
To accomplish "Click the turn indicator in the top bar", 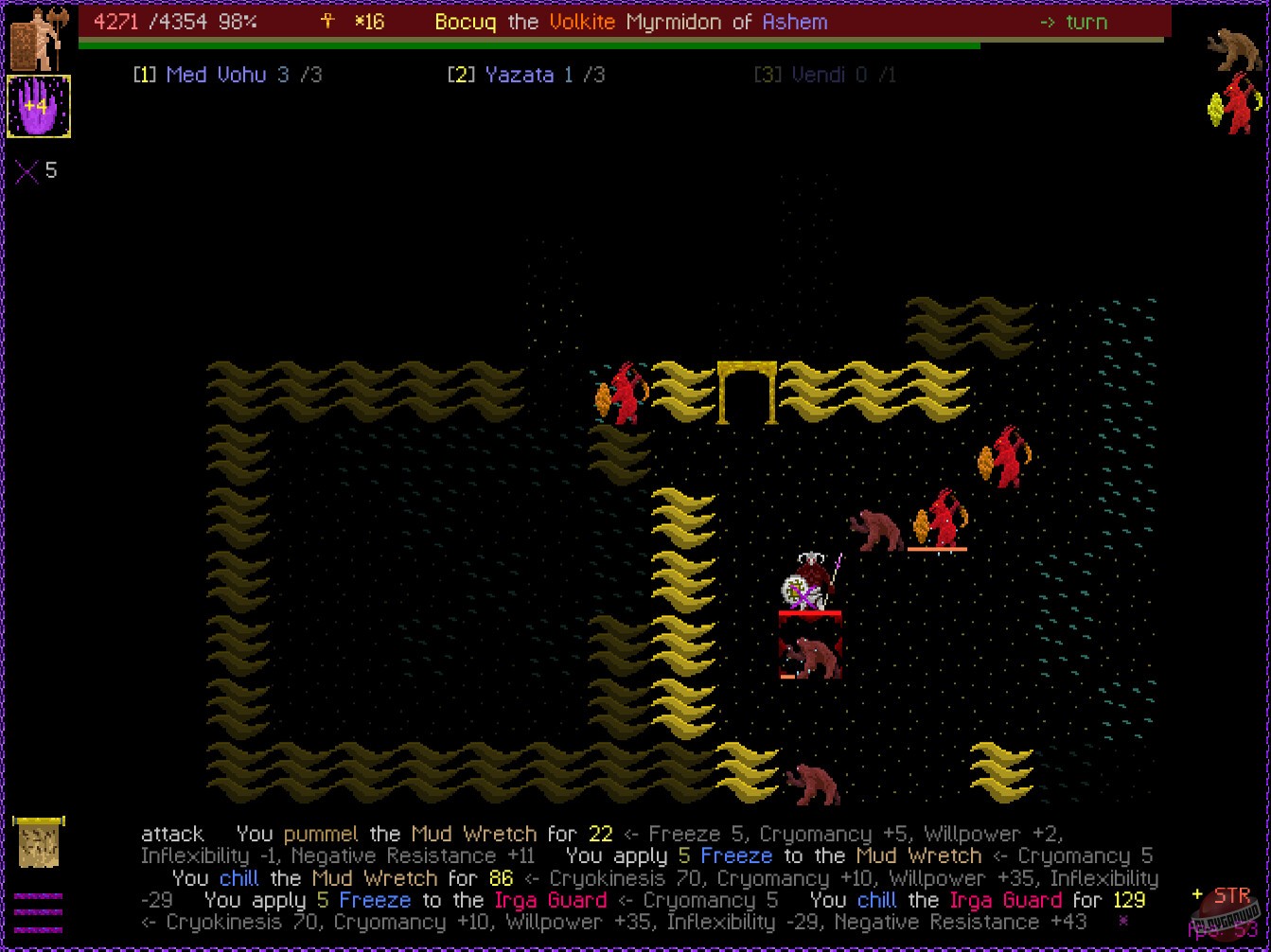I will click(x=1076, y=22).
